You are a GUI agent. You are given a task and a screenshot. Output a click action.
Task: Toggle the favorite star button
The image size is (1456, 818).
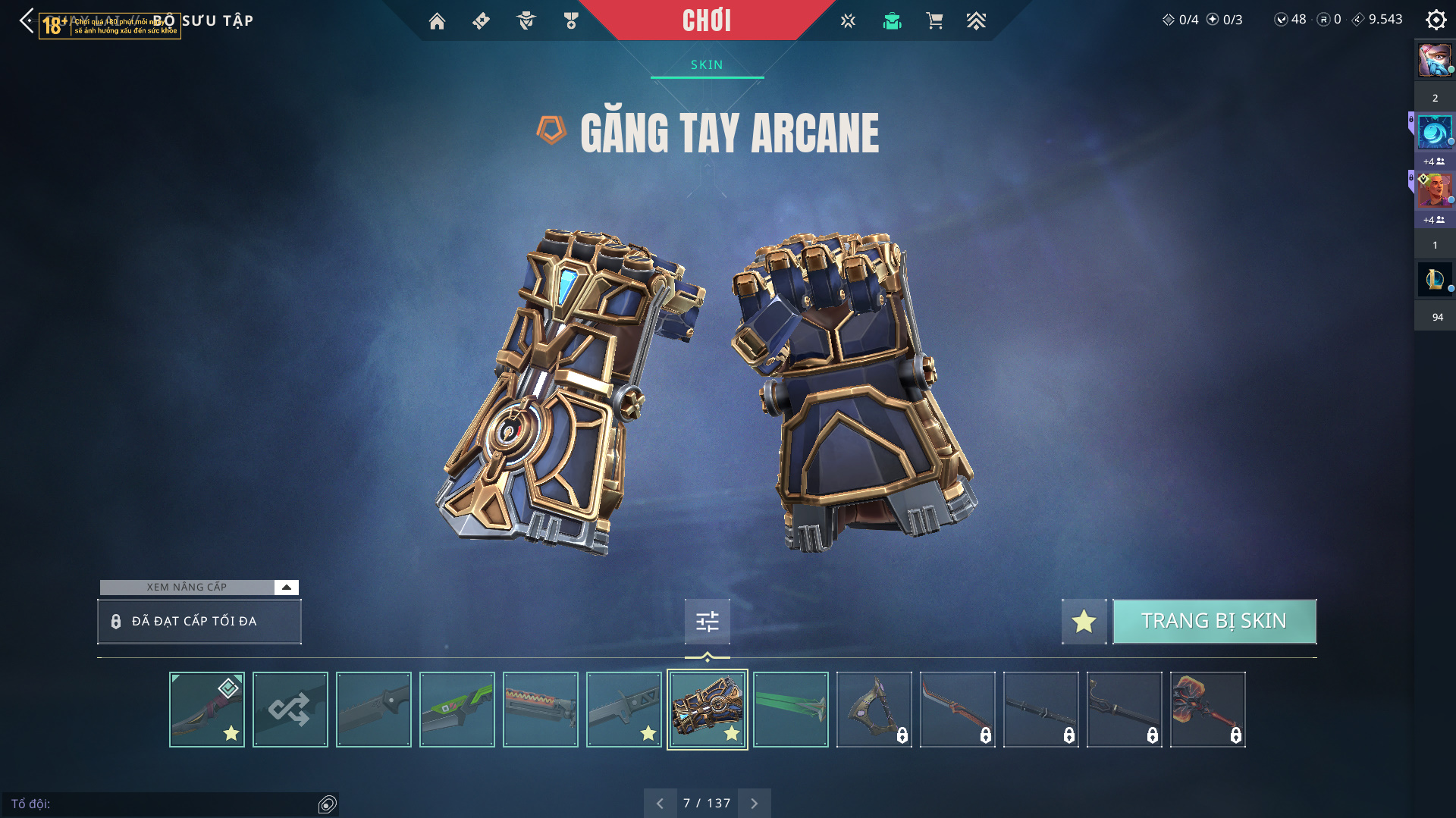click(x=1084, y=622)
